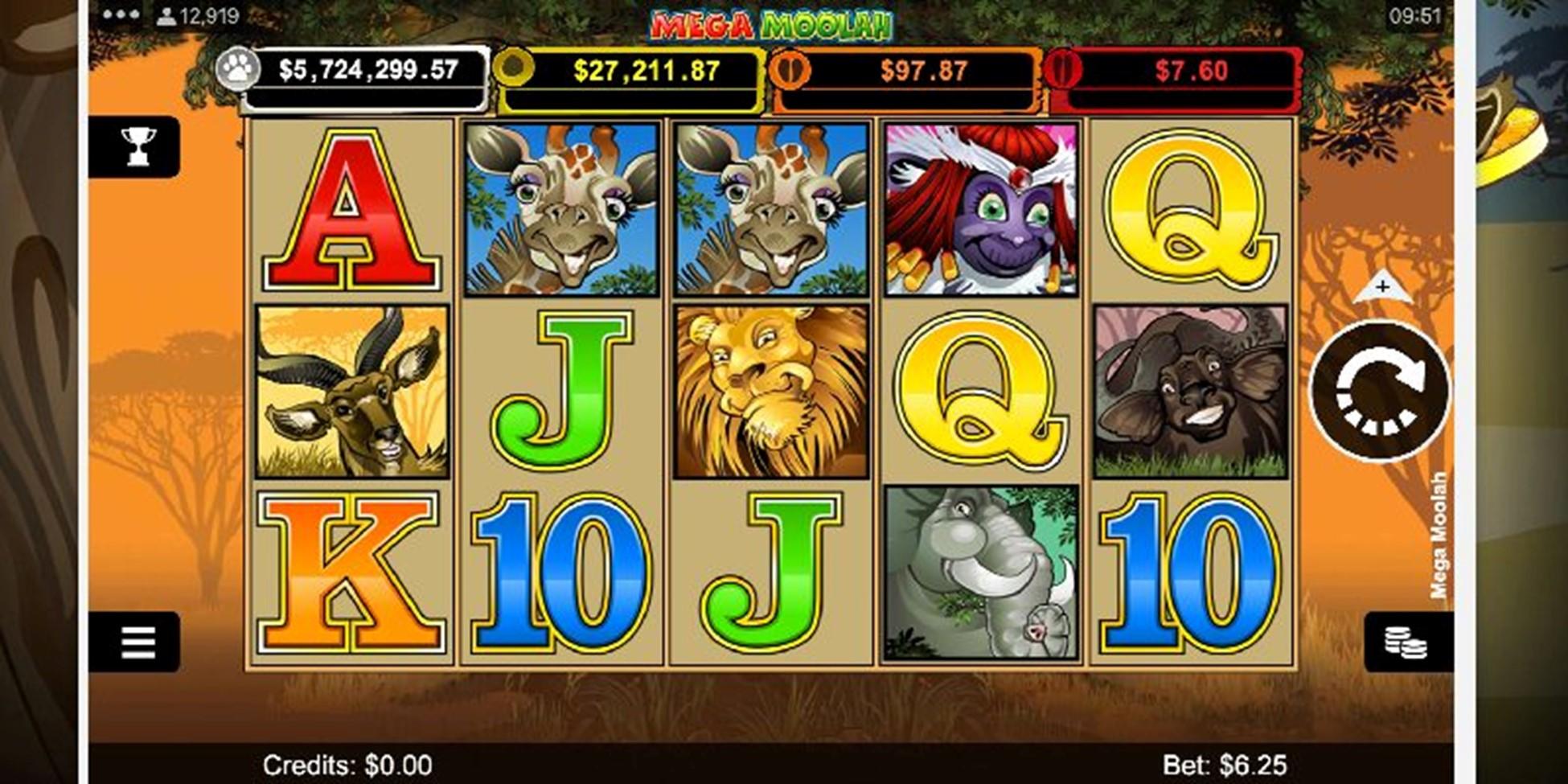1568x784 pixels.
Task: Open the trophy achievements panel
Action: point(138,146)
